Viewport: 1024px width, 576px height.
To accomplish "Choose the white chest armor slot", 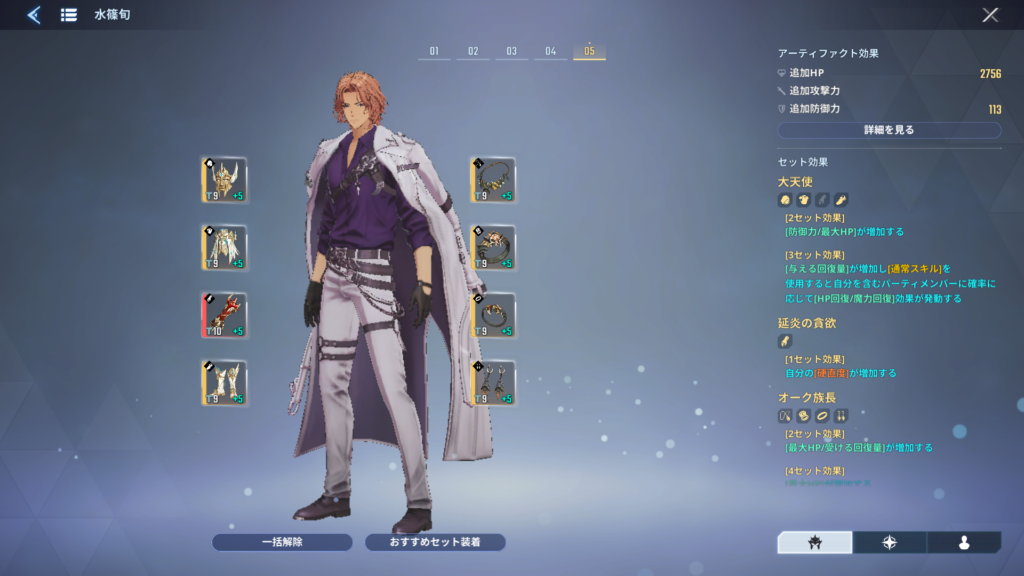I will click(224, 247).
